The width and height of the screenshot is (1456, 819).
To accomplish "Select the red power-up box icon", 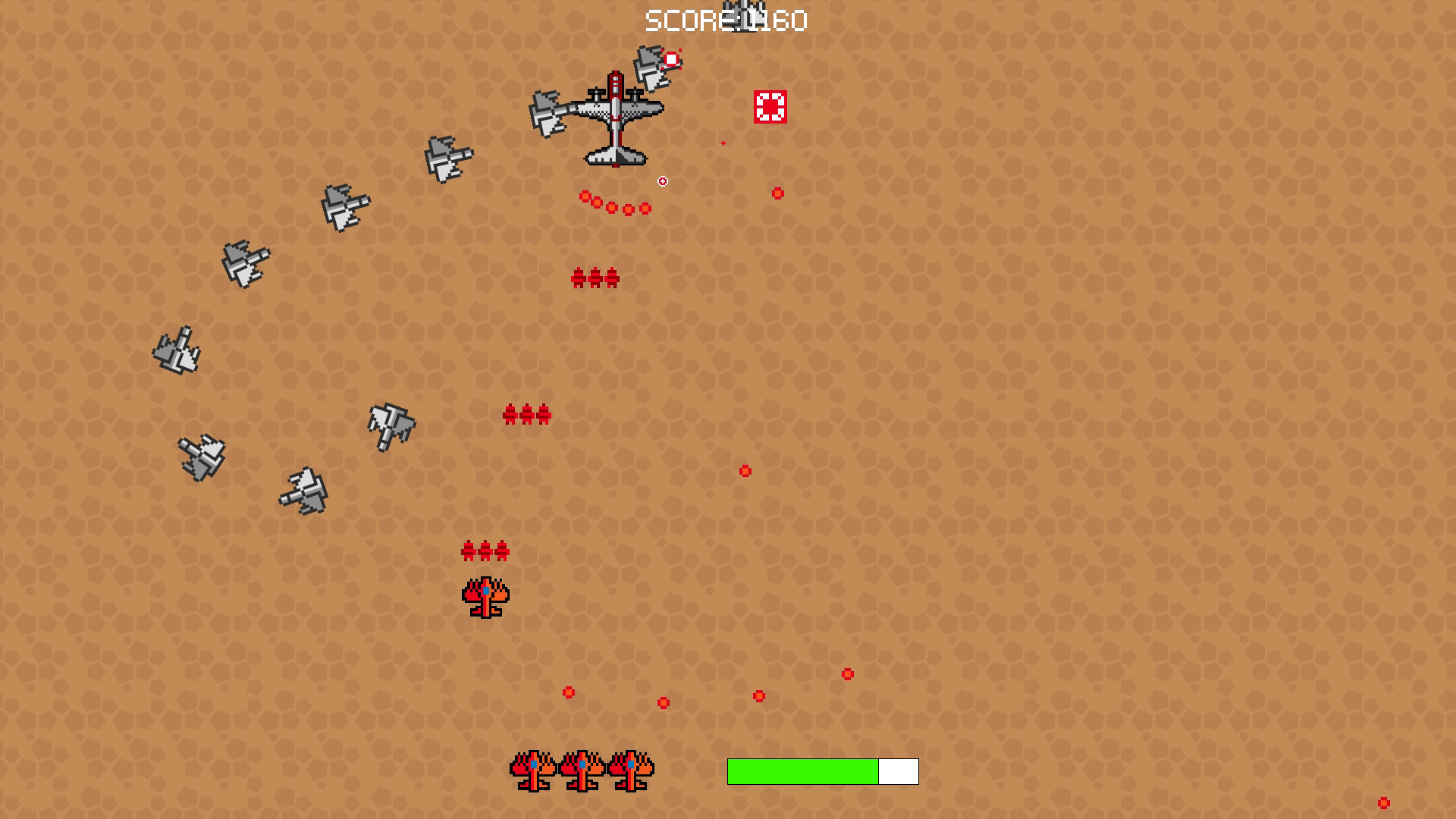I will tap(770, 108).
